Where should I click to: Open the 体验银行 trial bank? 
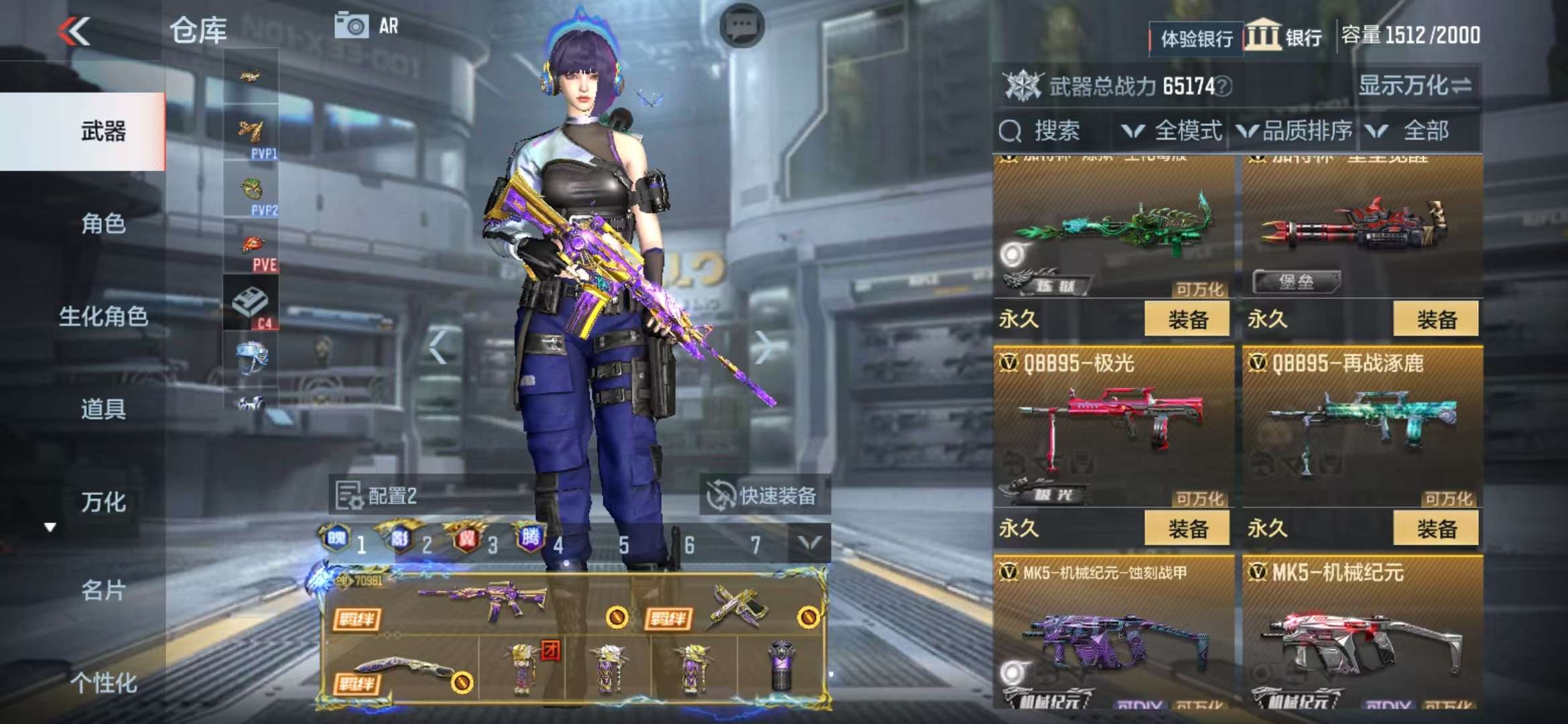1196,39
